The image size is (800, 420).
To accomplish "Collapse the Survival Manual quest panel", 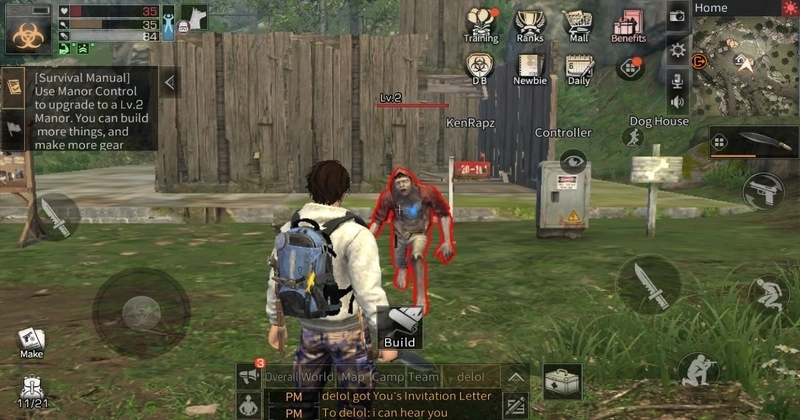I will 170,82.
